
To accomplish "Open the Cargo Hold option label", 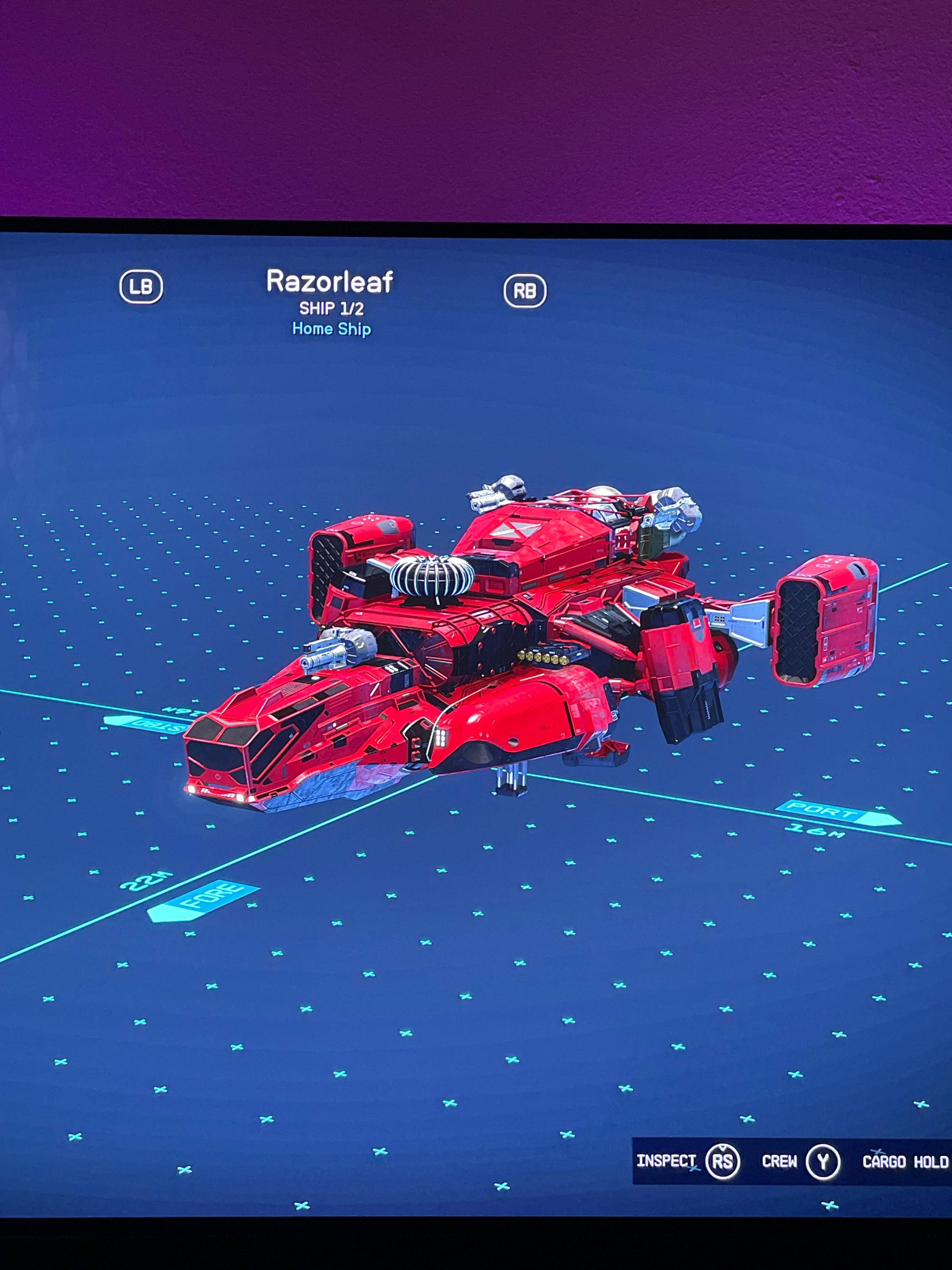I will click(x=905, y=1162).
